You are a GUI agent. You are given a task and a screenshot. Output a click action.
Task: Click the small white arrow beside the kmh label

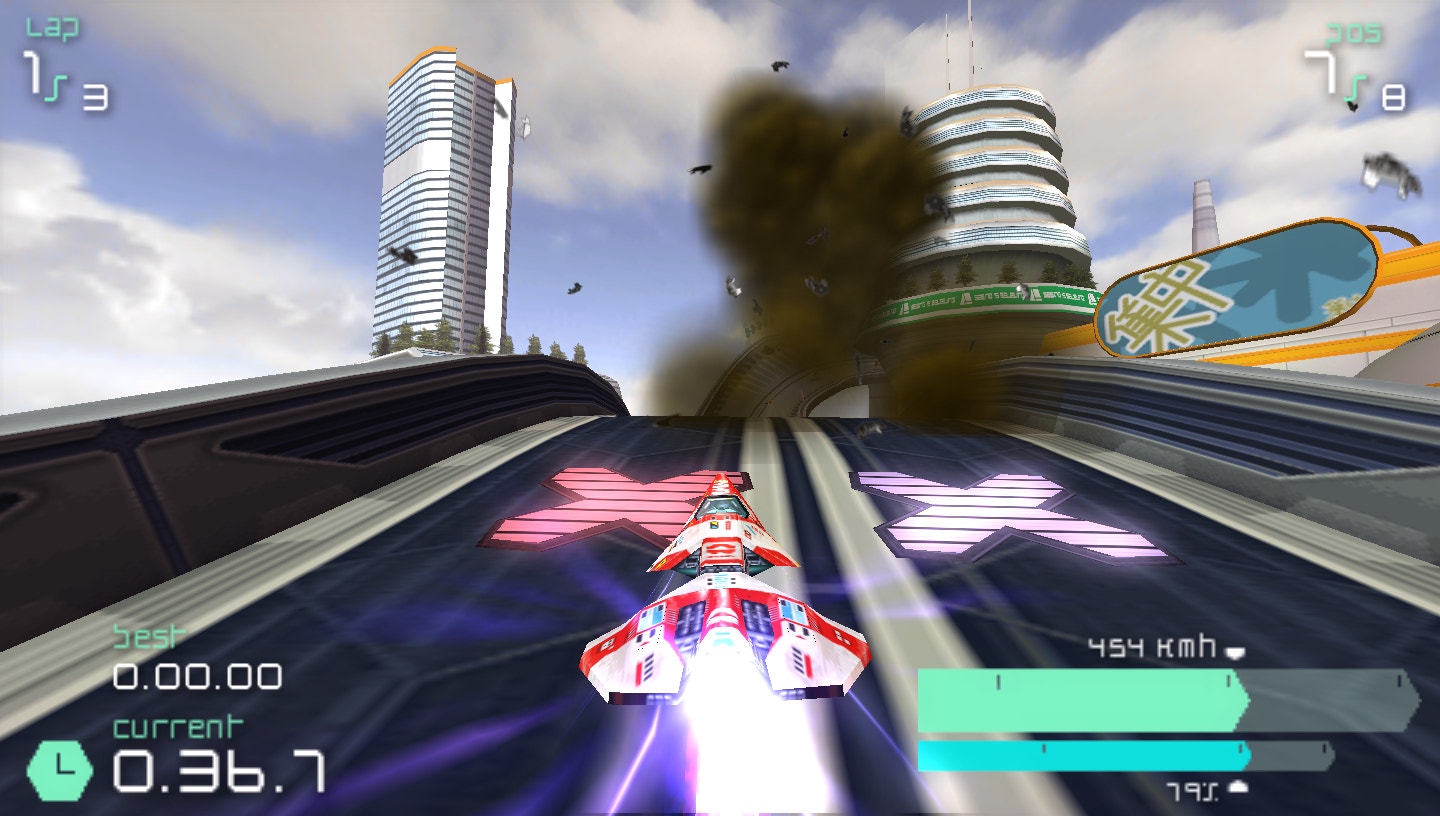1235,650
